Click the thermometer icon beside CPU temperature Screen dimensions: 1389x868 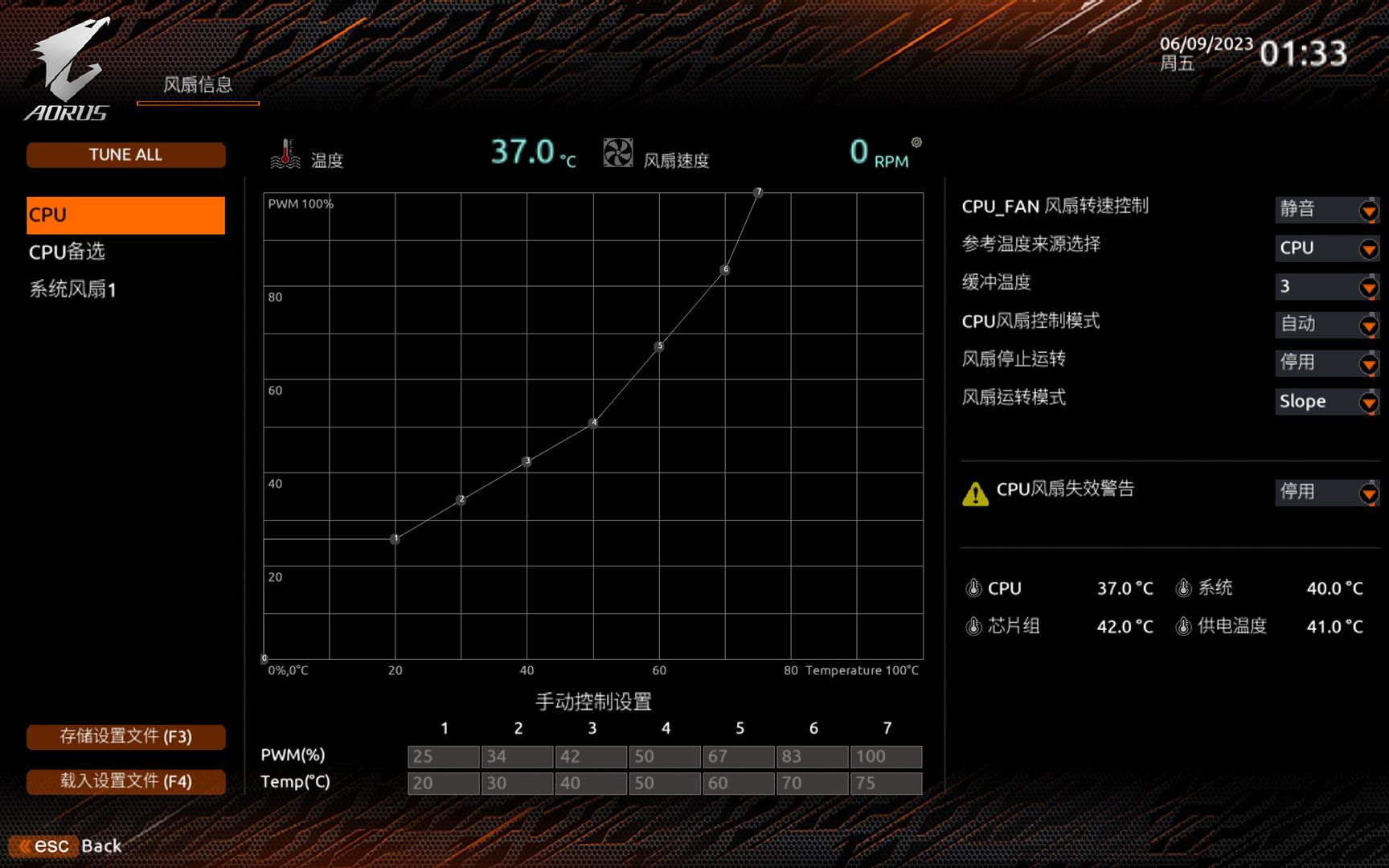975,588
